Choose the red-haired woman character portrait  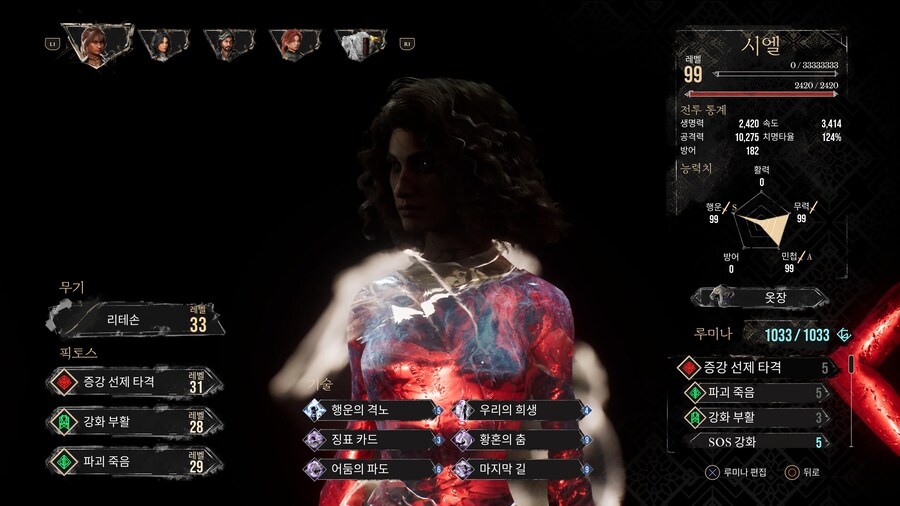pos(290,43)
